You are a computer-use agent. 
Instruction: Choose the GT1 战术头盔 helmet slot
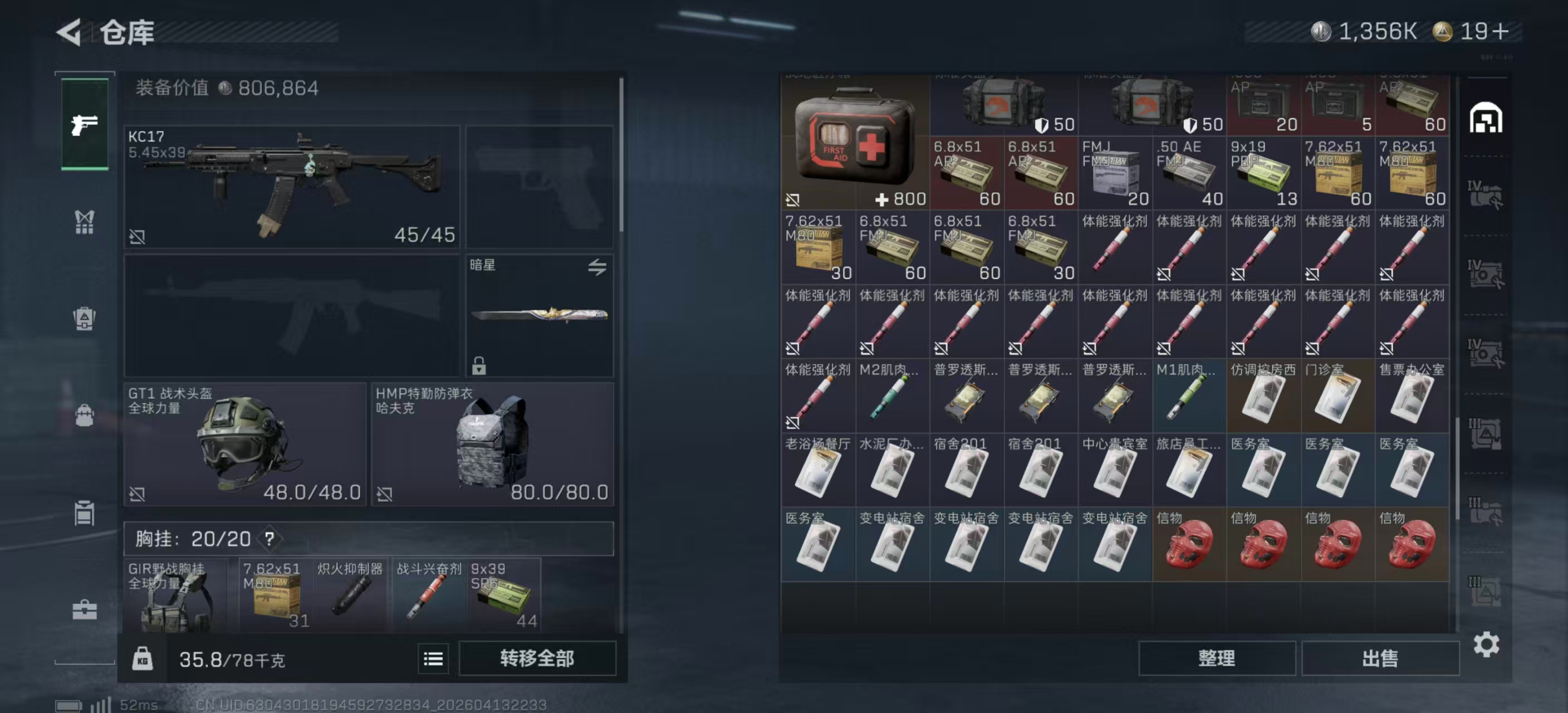(244, 443)
